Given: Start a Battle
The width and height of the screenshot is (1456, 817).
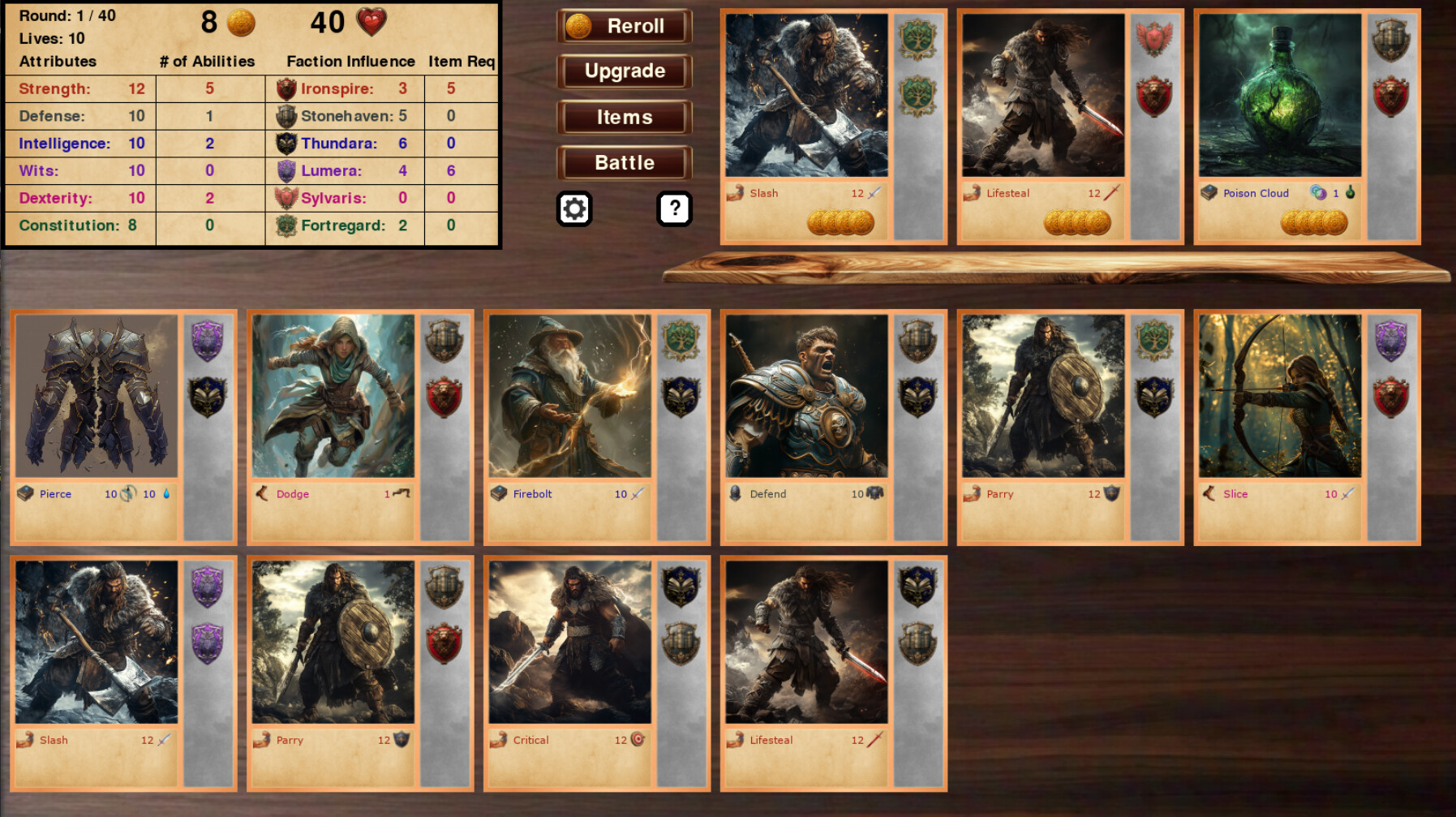Looking at the screenshot, I should (623, 162).
